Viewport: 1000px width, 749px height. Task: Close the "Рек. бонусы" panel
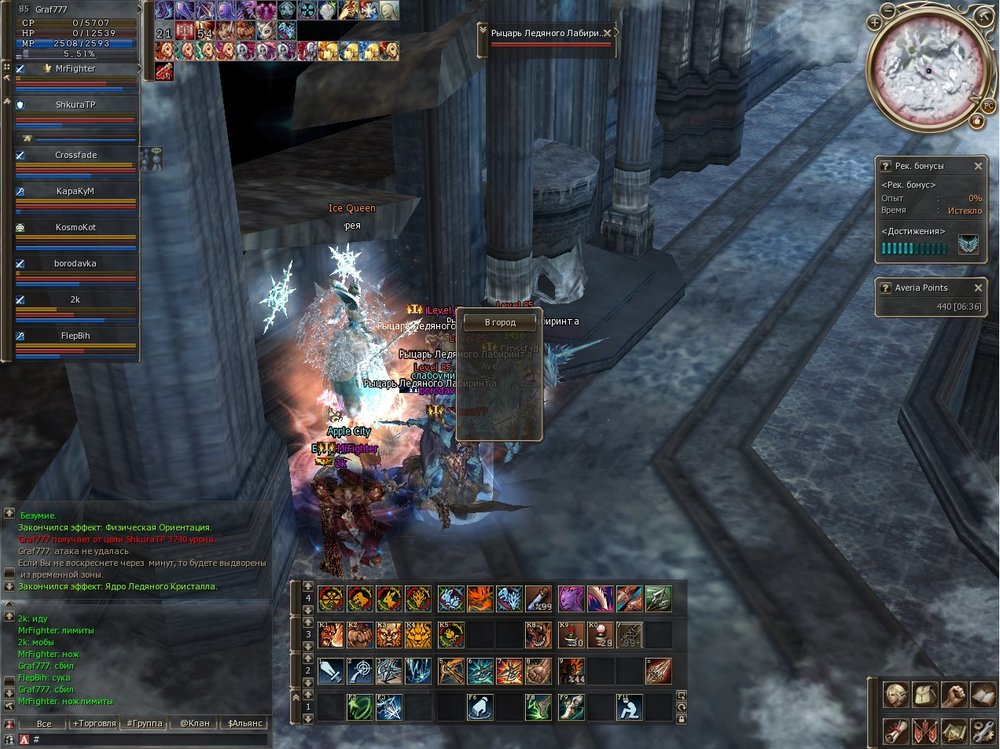coord(978,165)
